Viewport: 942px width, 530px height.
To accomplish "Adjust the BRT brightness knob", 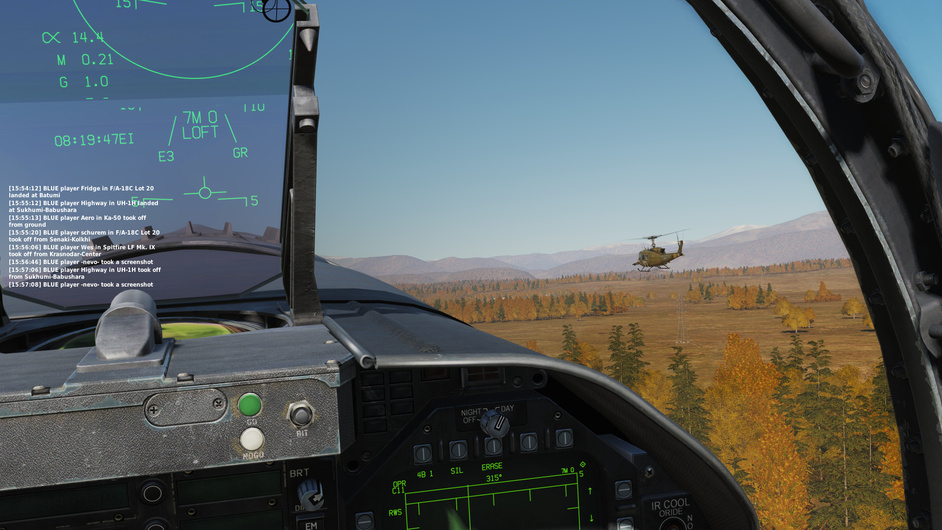I will pos(310,492).
